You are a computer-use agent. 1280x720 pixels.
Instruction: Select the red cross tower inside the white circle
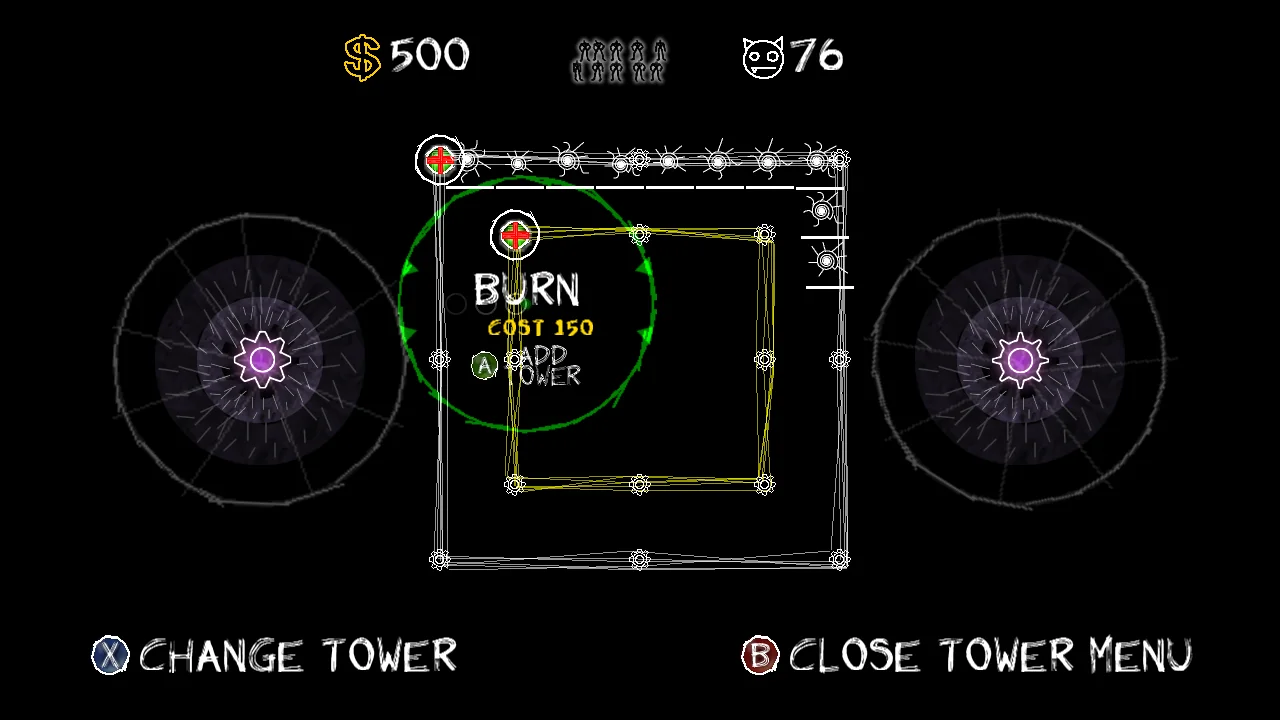[514, 234]
